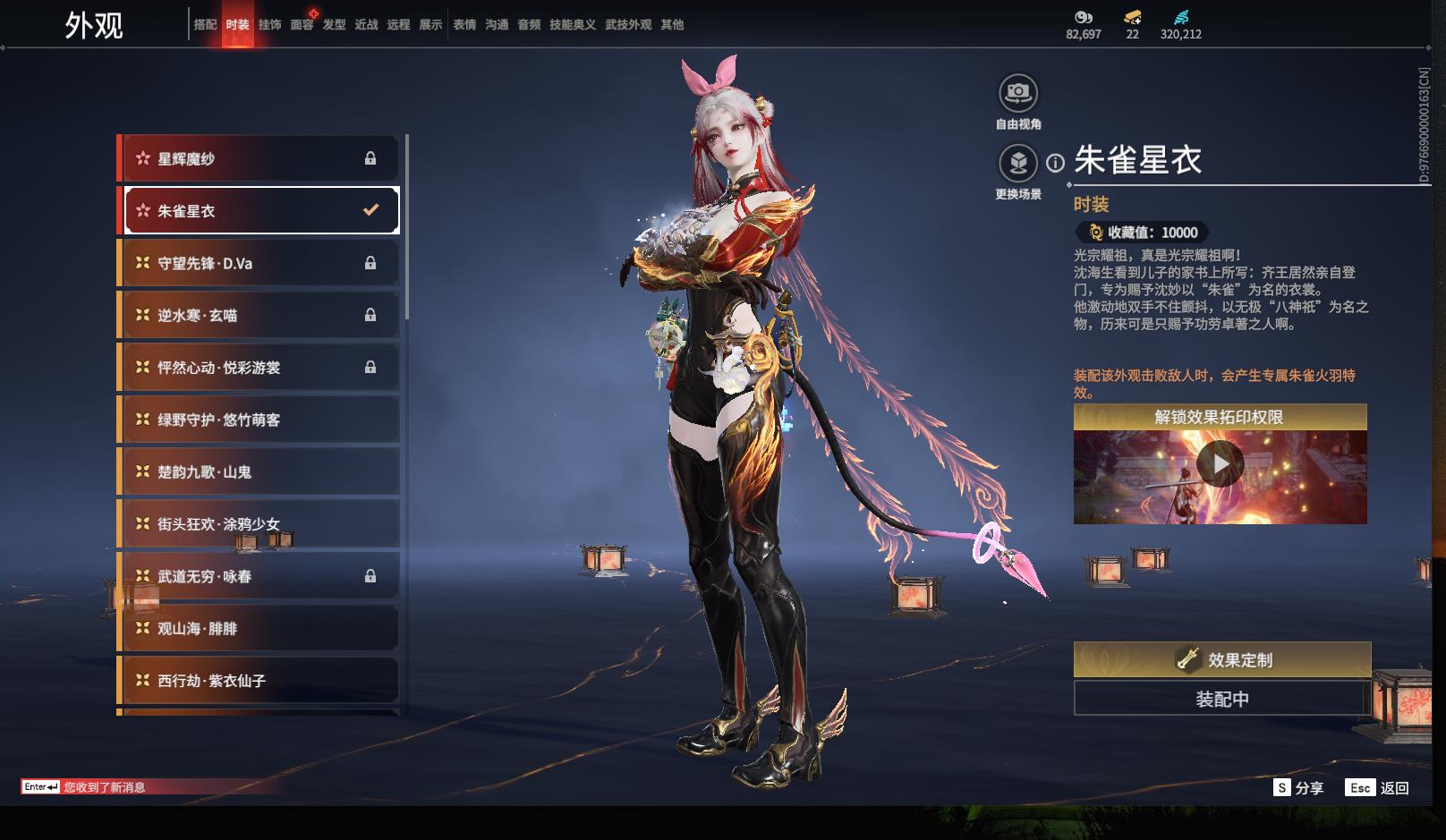Click the 返回 back button
This screenshot has height=840, width=1446.
coord(1378,788)
